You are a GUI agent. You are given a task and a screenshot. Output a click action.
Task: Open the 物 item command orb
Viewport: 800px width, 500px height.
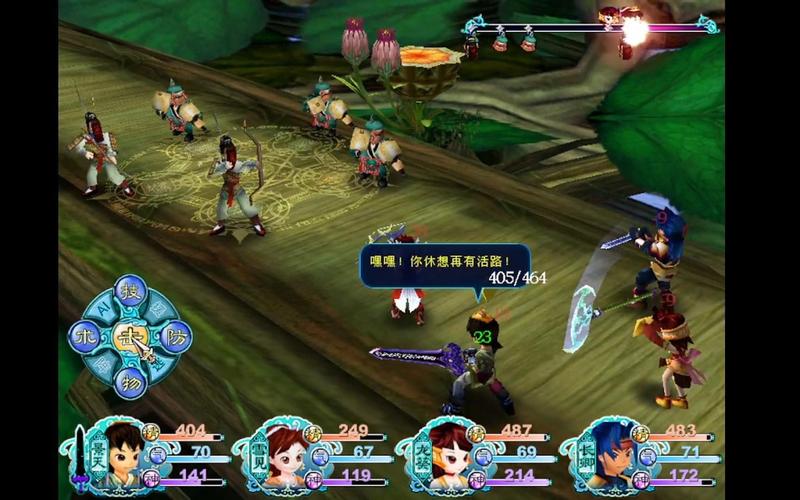tap(128, 382)
